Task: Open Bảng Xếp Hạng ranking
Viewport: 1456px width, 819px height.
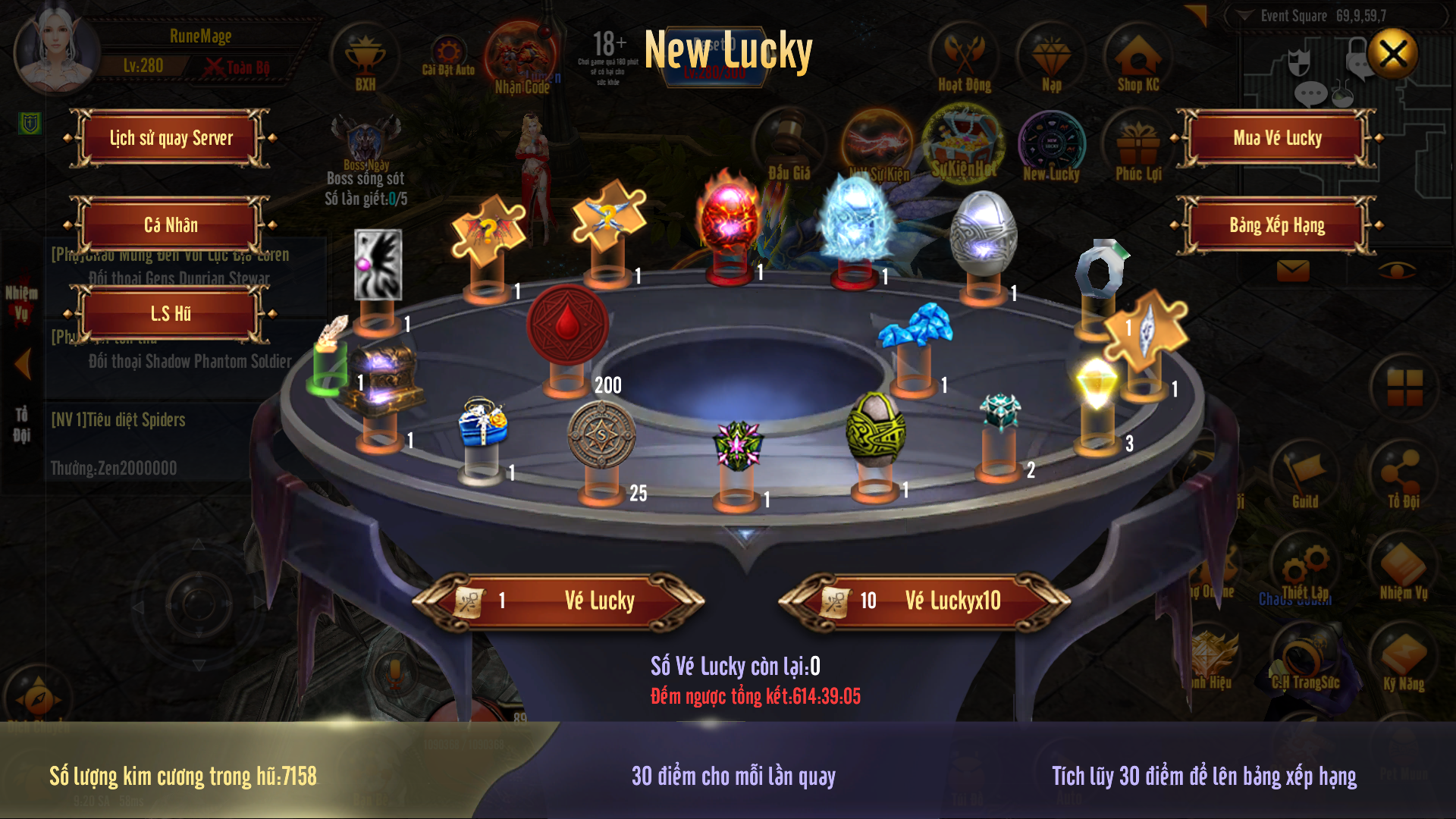Action: pos(1277,225)
